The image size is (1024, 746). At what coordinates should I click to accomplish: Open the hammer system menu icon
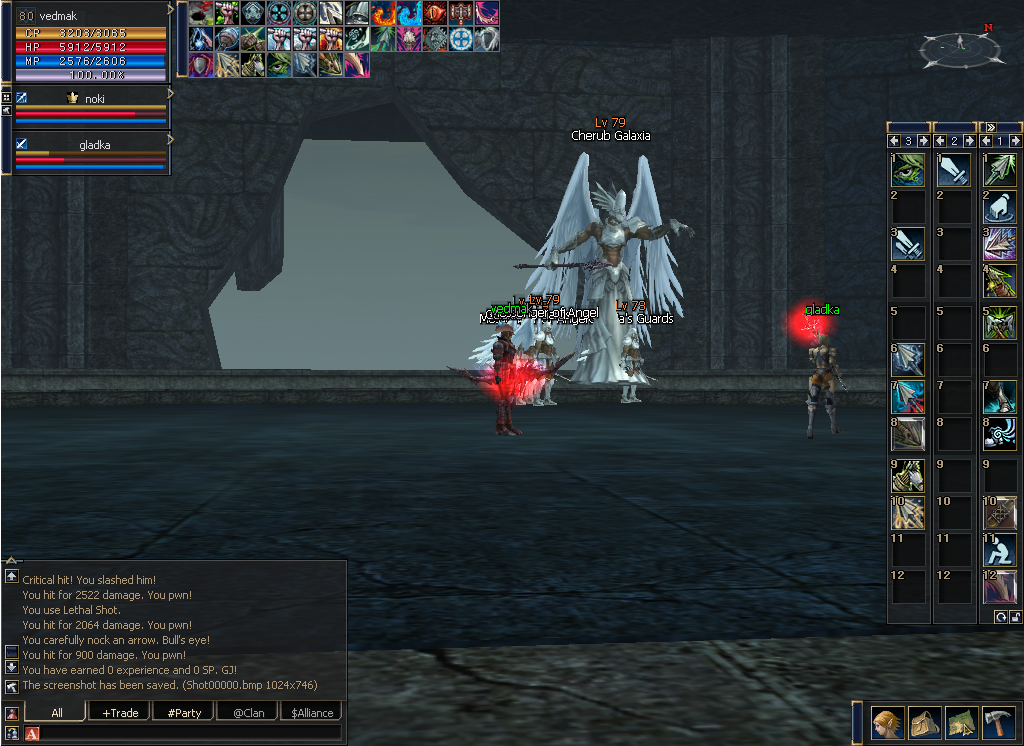999,722
